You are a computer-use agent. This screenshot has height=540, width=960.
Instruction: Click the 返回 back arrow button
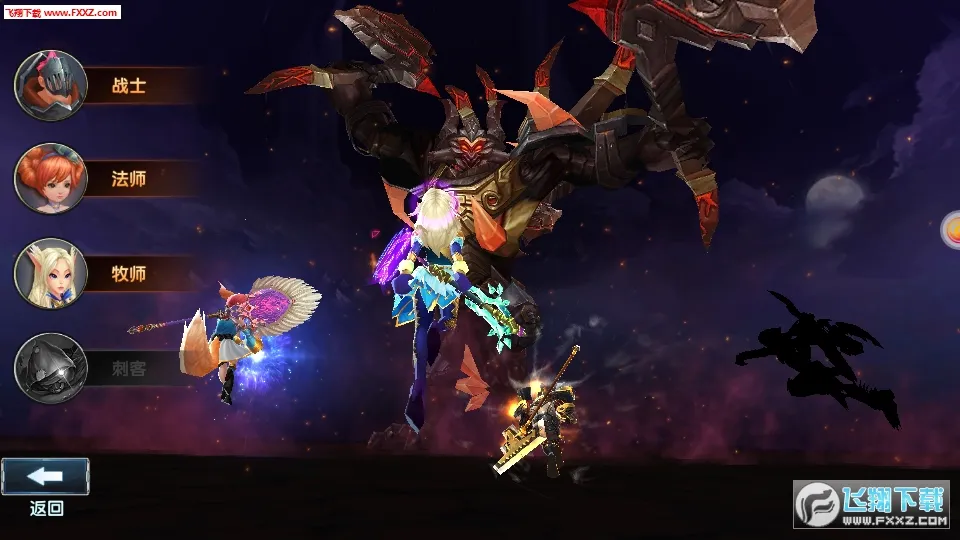(x=45, y=477)
